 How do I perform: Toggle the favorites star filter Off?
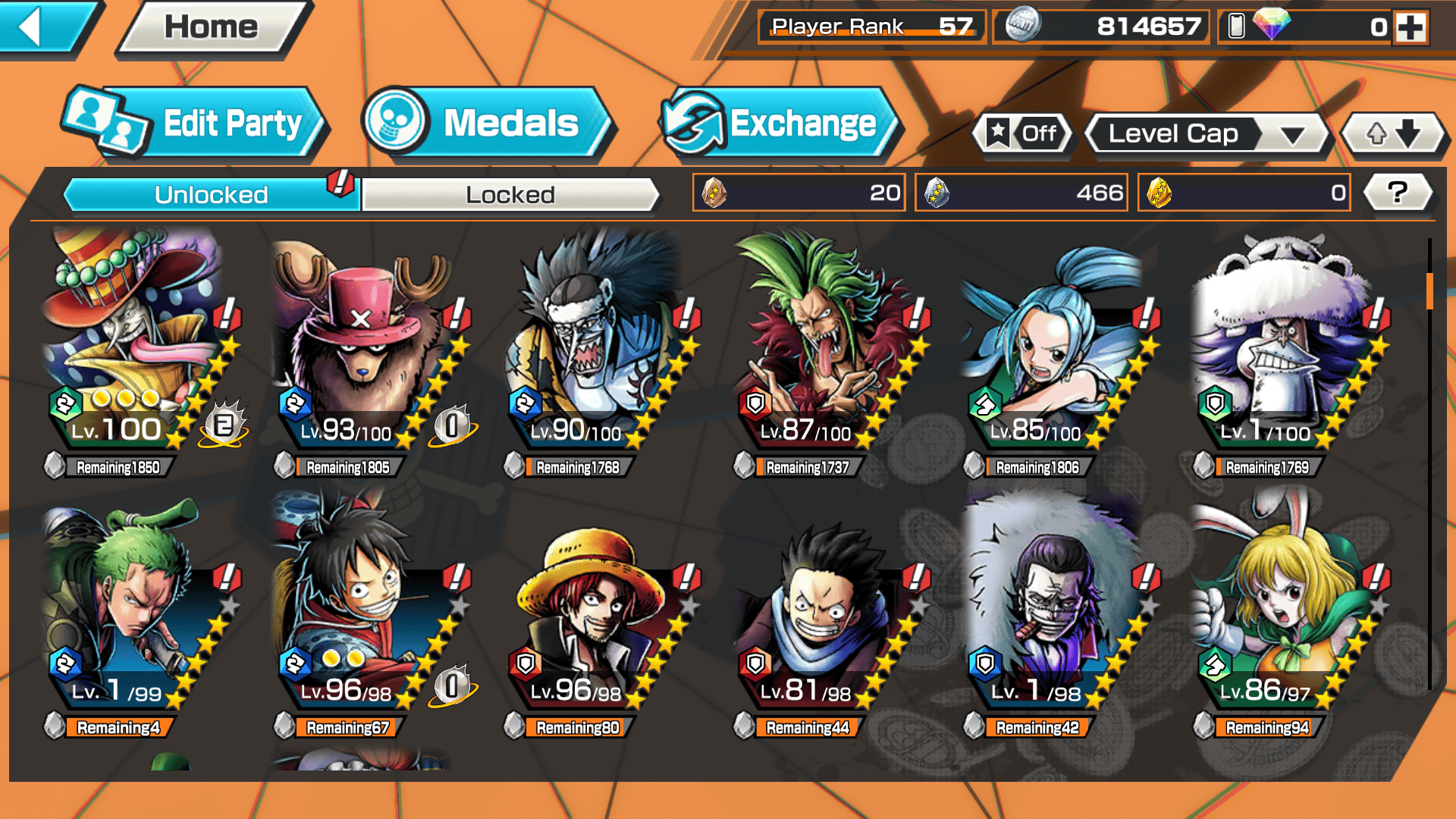[x=1022, y=134]
